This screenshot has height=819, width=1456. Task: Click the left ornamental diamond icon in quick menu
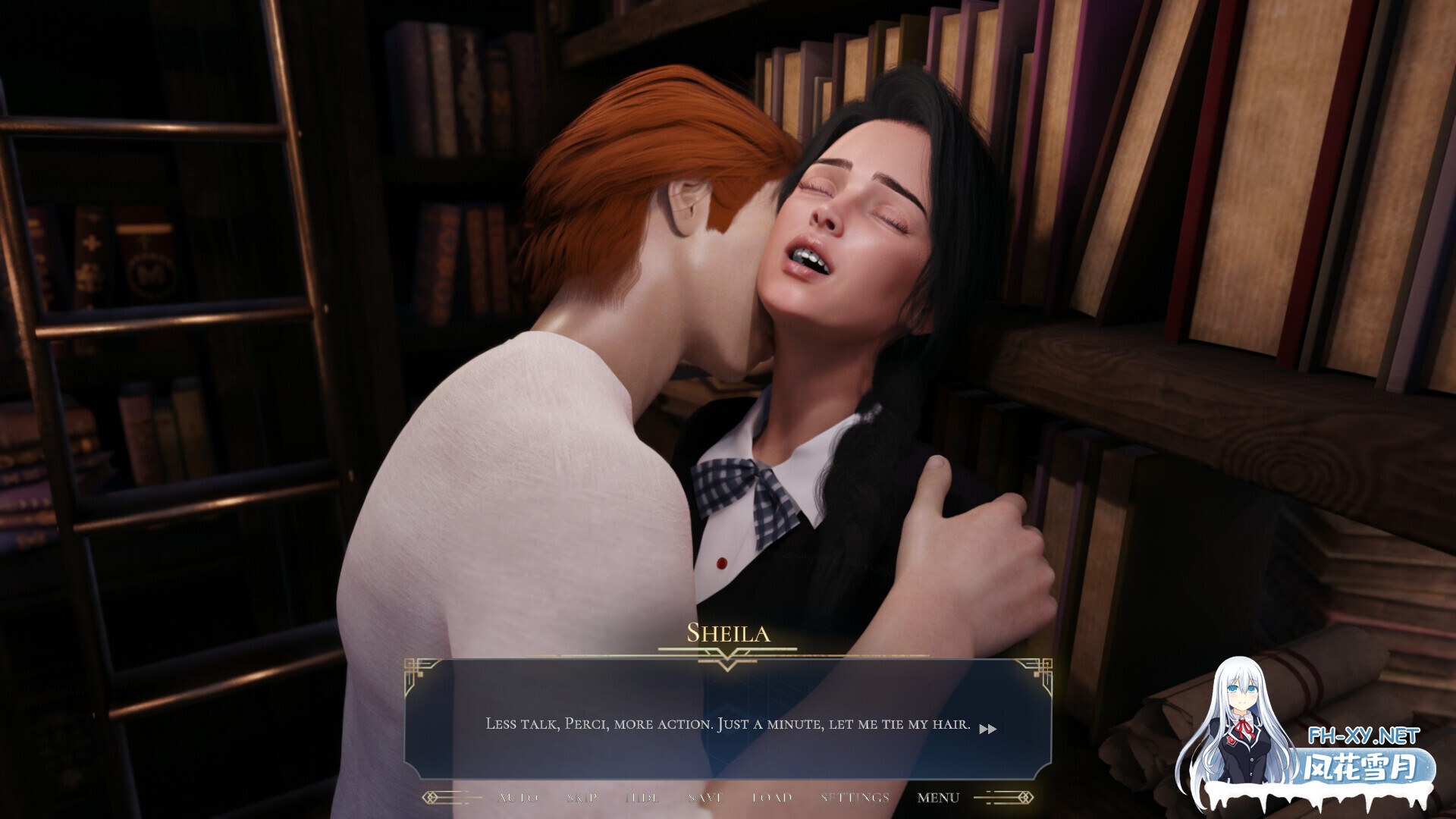[429, 797]
